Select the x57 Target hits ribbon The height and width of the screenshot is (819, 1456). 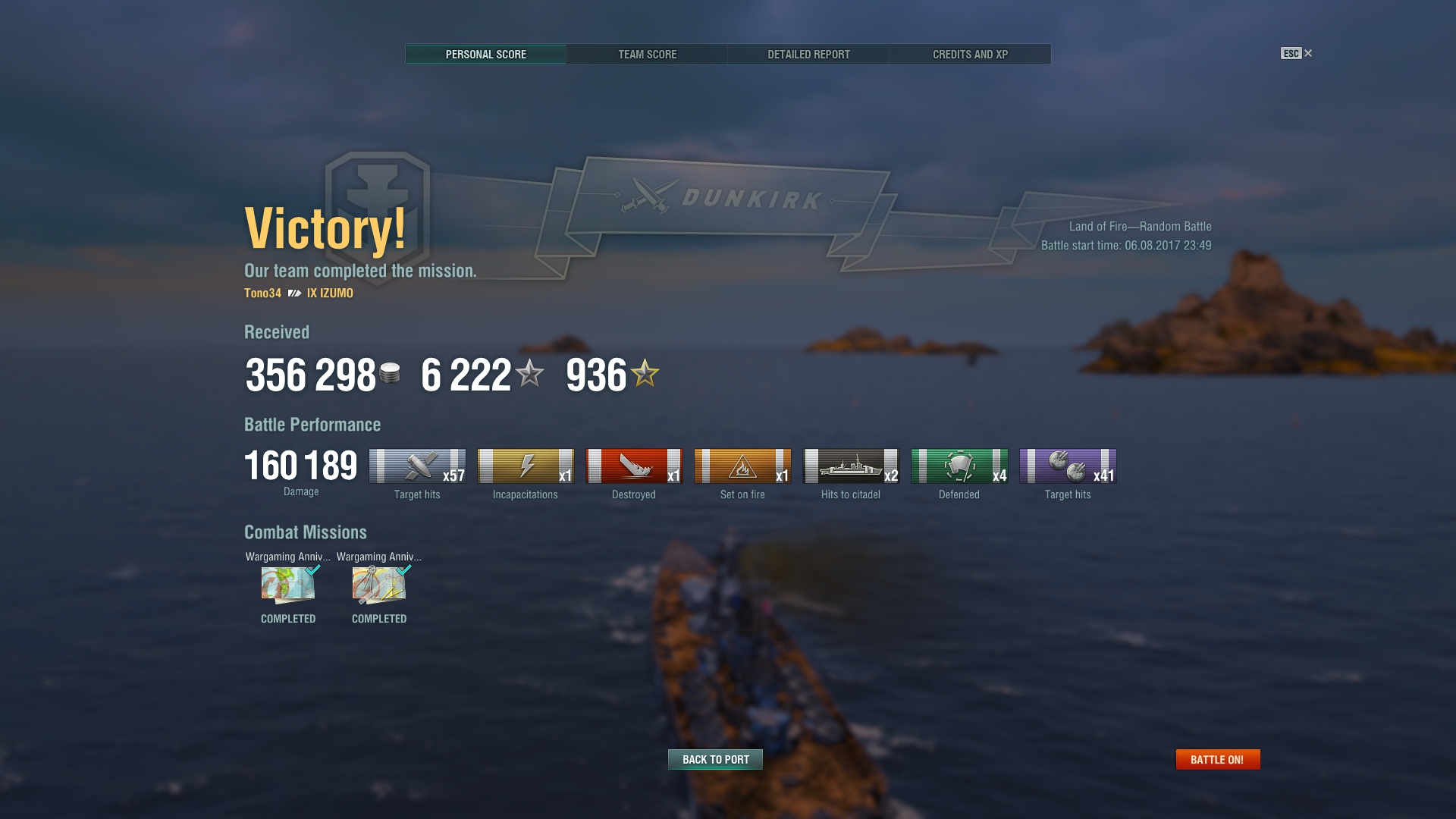pos(417,466)
